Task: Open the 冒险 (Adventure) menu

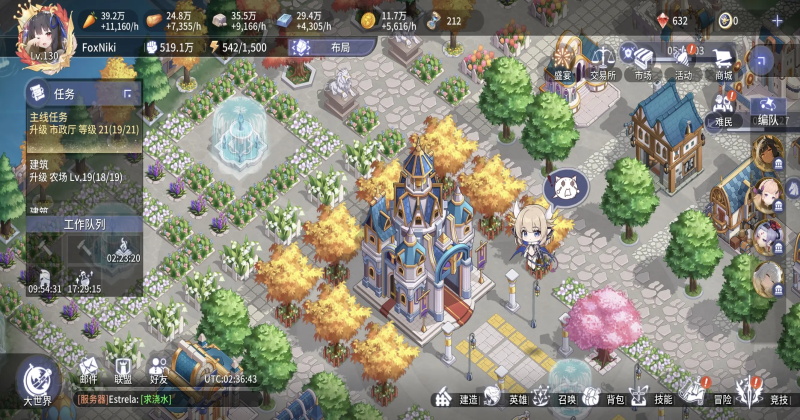Action: click(708, 396)
